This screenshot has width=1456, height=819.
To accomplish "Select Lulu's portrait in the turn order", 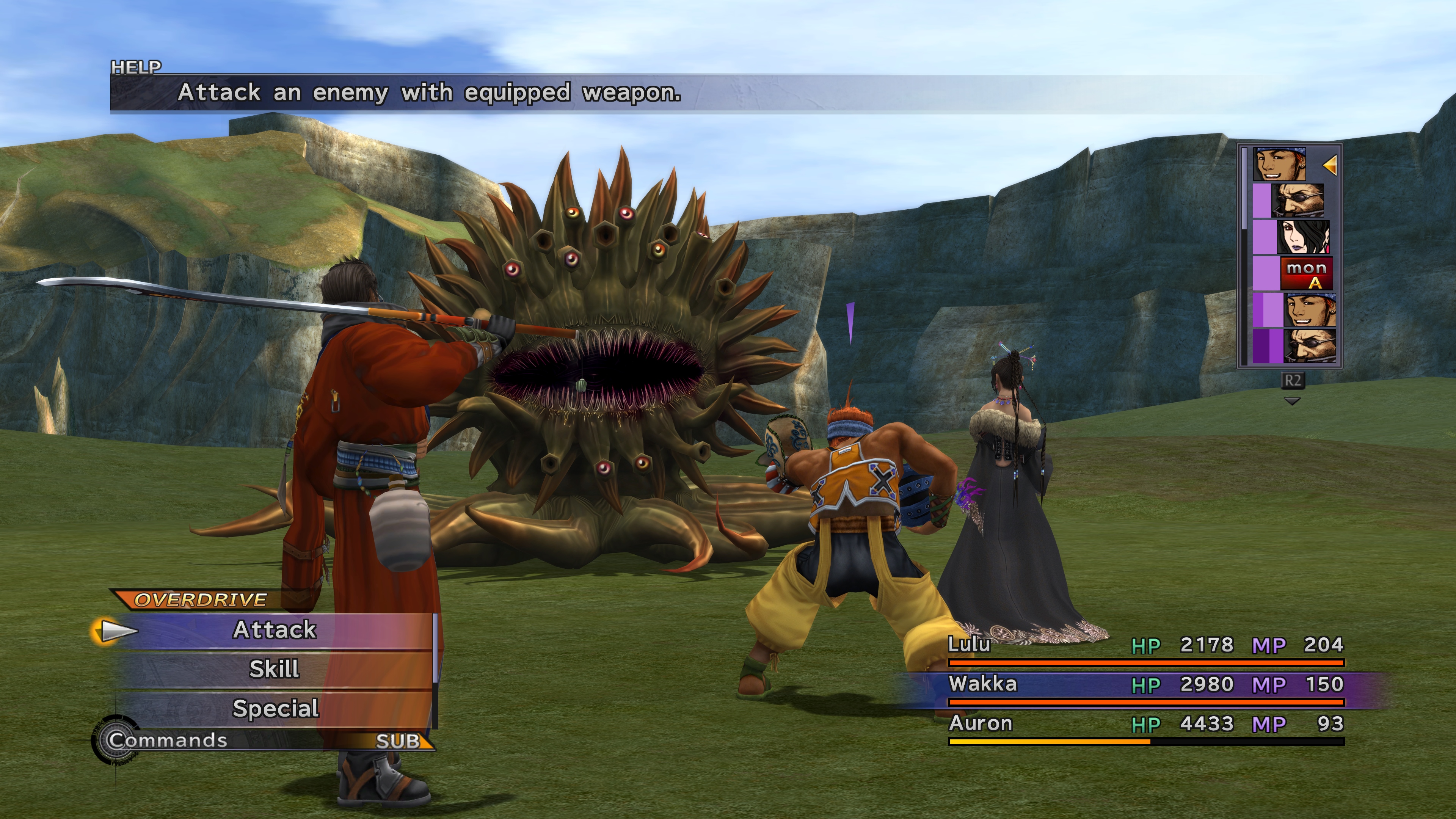I will tap(1302, 237).
